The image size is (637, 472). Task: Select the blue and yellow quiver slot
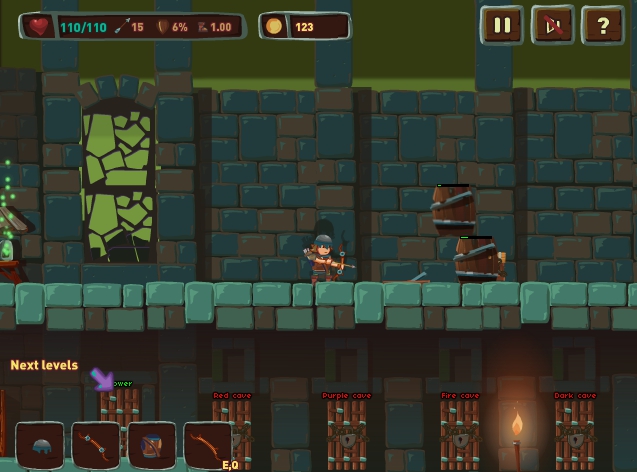pyautogui.click(x=152, y=445)
